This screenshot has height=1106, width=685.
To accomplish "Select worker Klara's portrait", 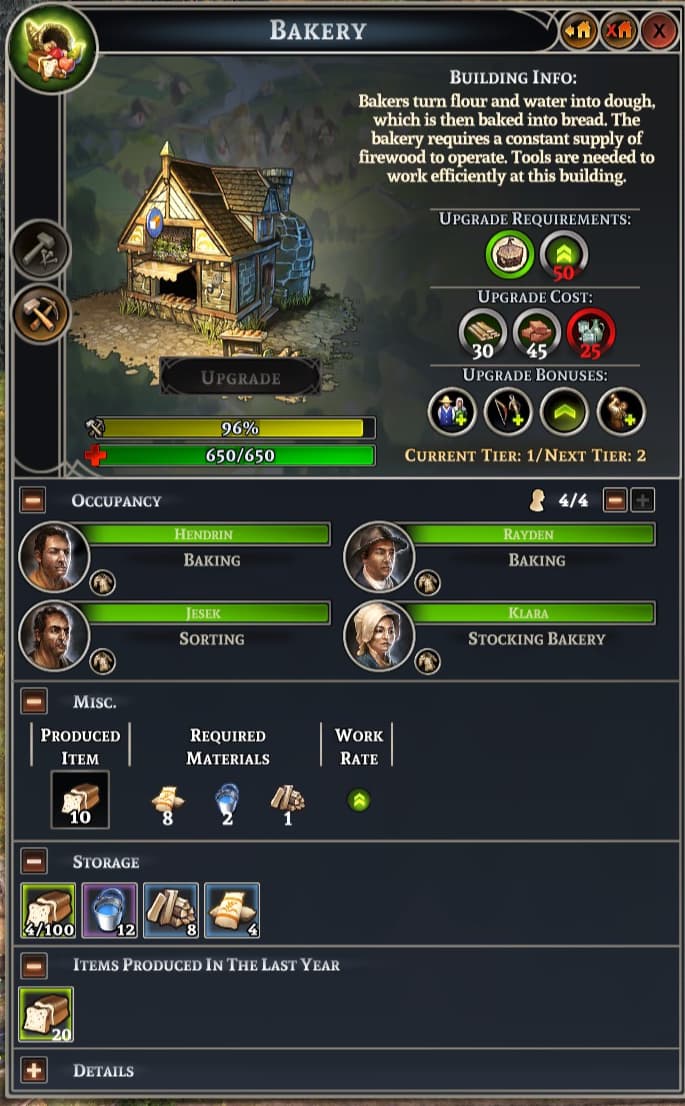I will coord(379,636).
